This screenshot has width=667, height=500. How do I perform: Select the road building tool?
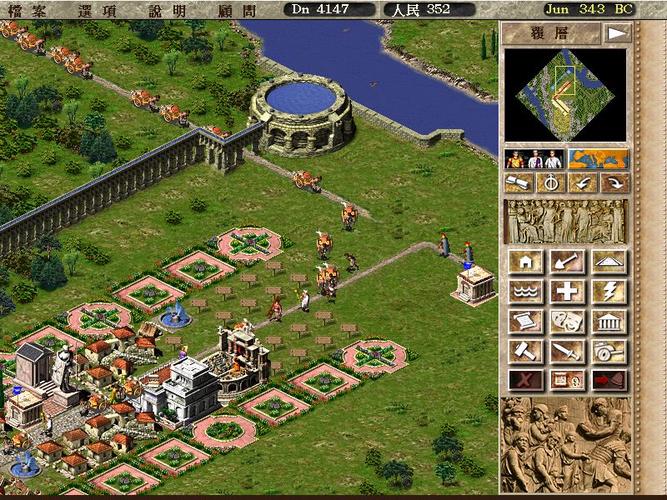pos(609,262)
